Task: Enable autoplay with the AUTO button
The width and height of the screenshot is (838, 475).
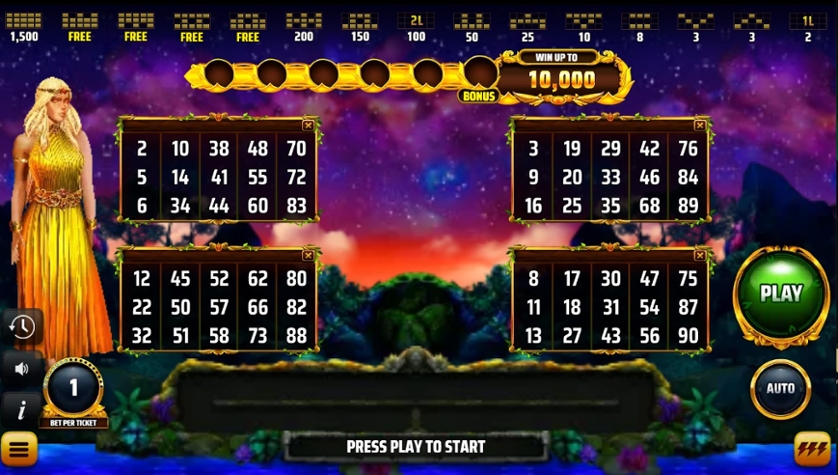Action: 780,388
